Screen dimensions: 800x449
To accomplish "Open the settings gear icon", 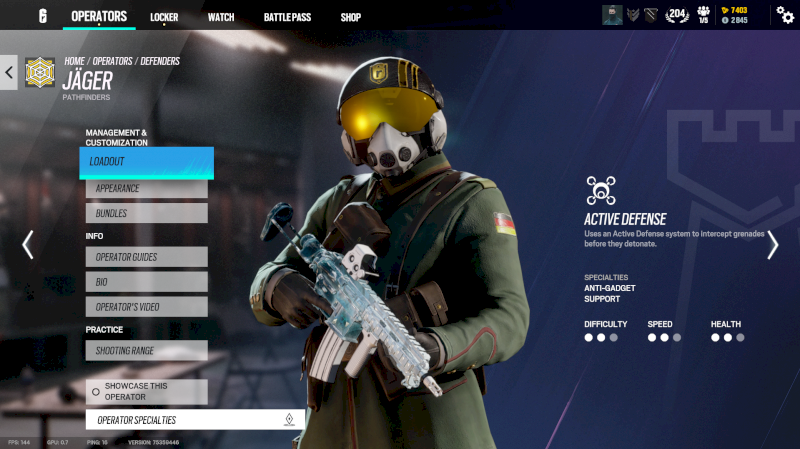I will (785, 15).
